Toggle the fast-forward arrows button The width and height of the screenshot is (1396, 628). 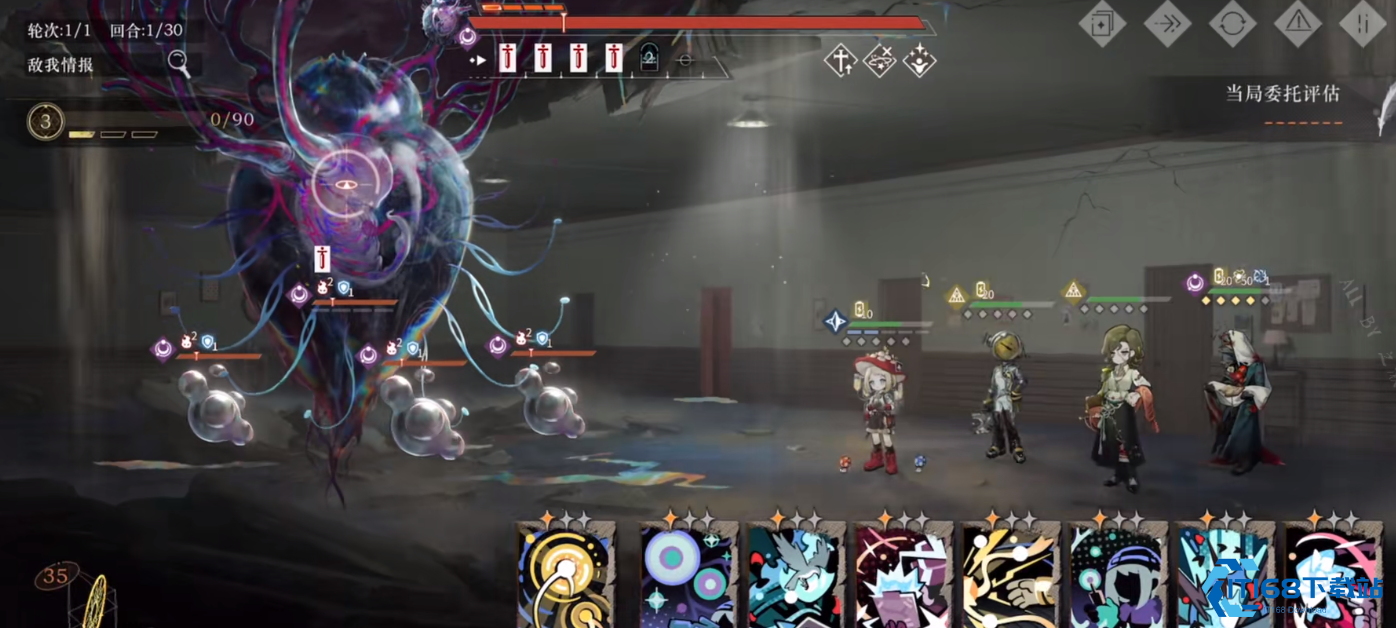pyautogui.click(x=1167, y=23)
